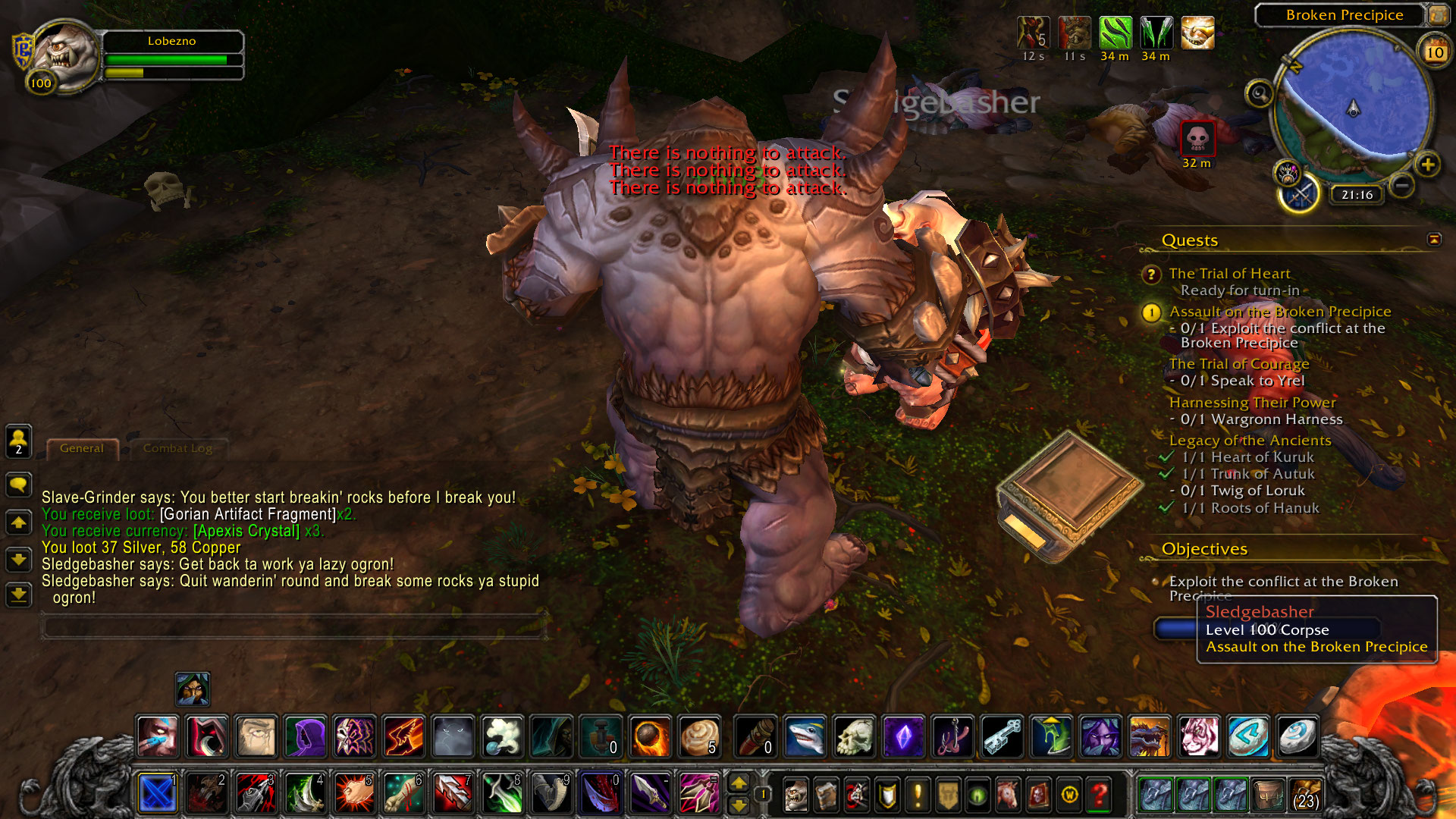
Task: Switch to the Combat Log chat tab
Action: tap(177, 448)
